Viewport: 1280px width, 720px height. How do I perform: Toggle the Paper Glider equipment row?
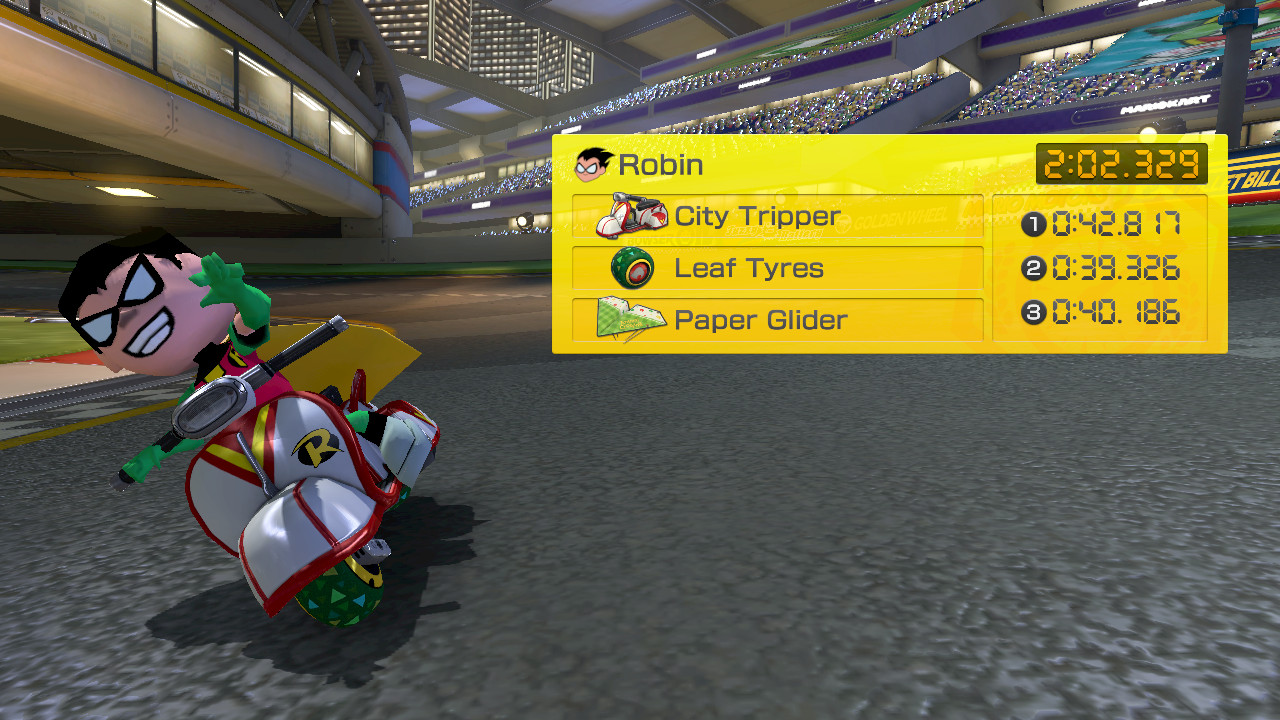click(778, 319)
